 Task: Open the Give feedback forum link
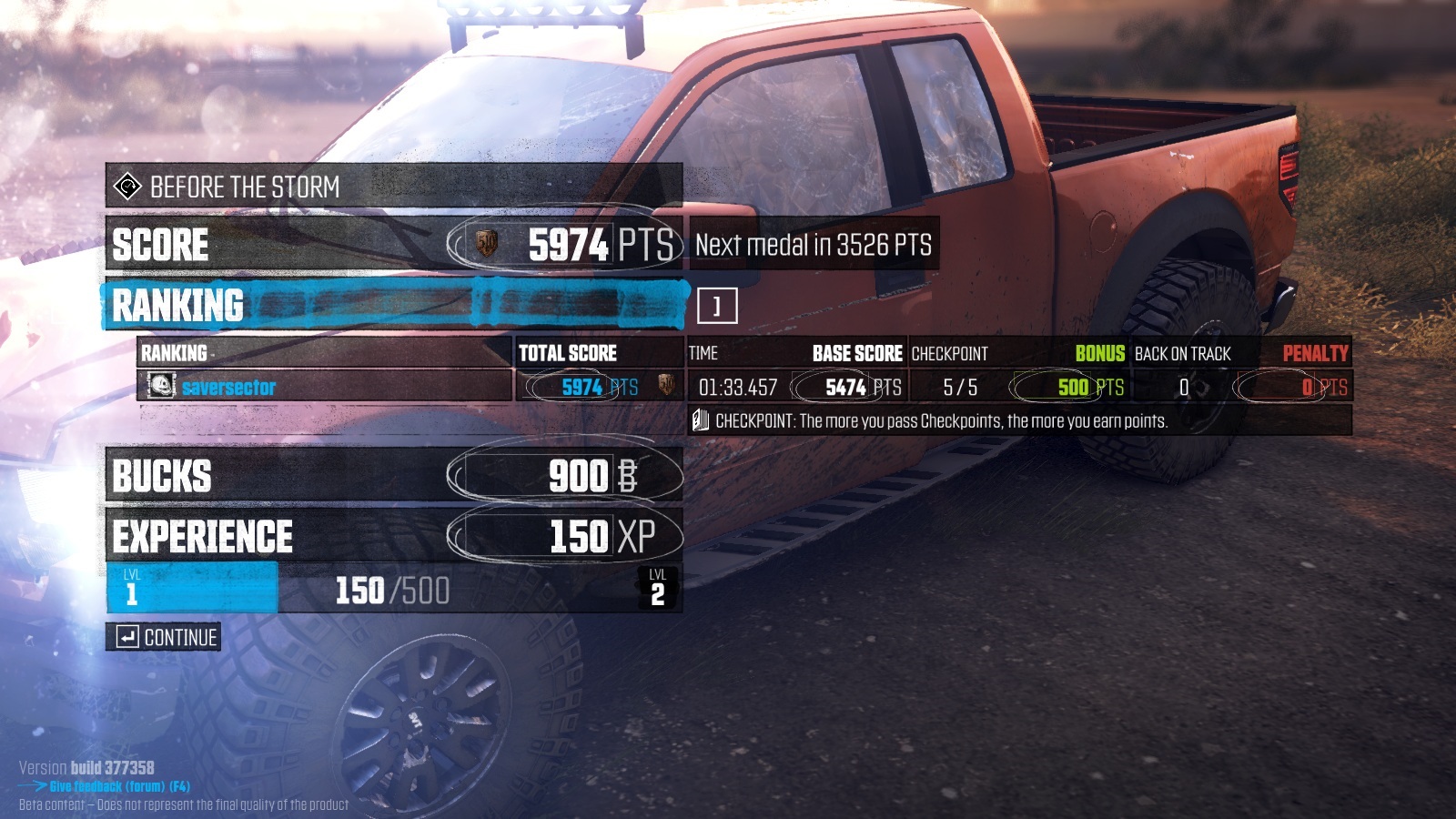[x=118, y=786]
